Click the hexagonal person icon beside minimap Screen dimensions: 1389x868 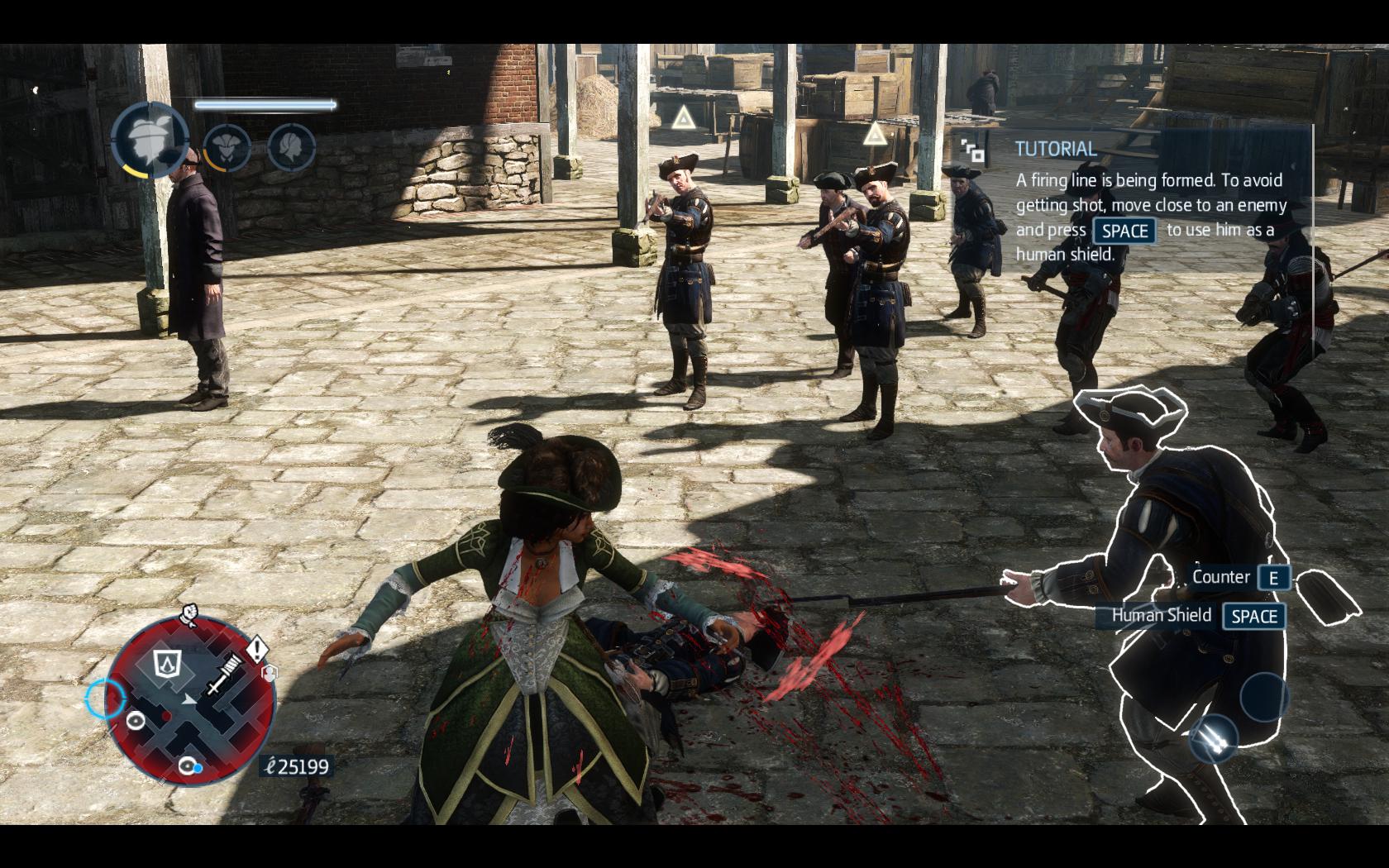tap(269, 674)
